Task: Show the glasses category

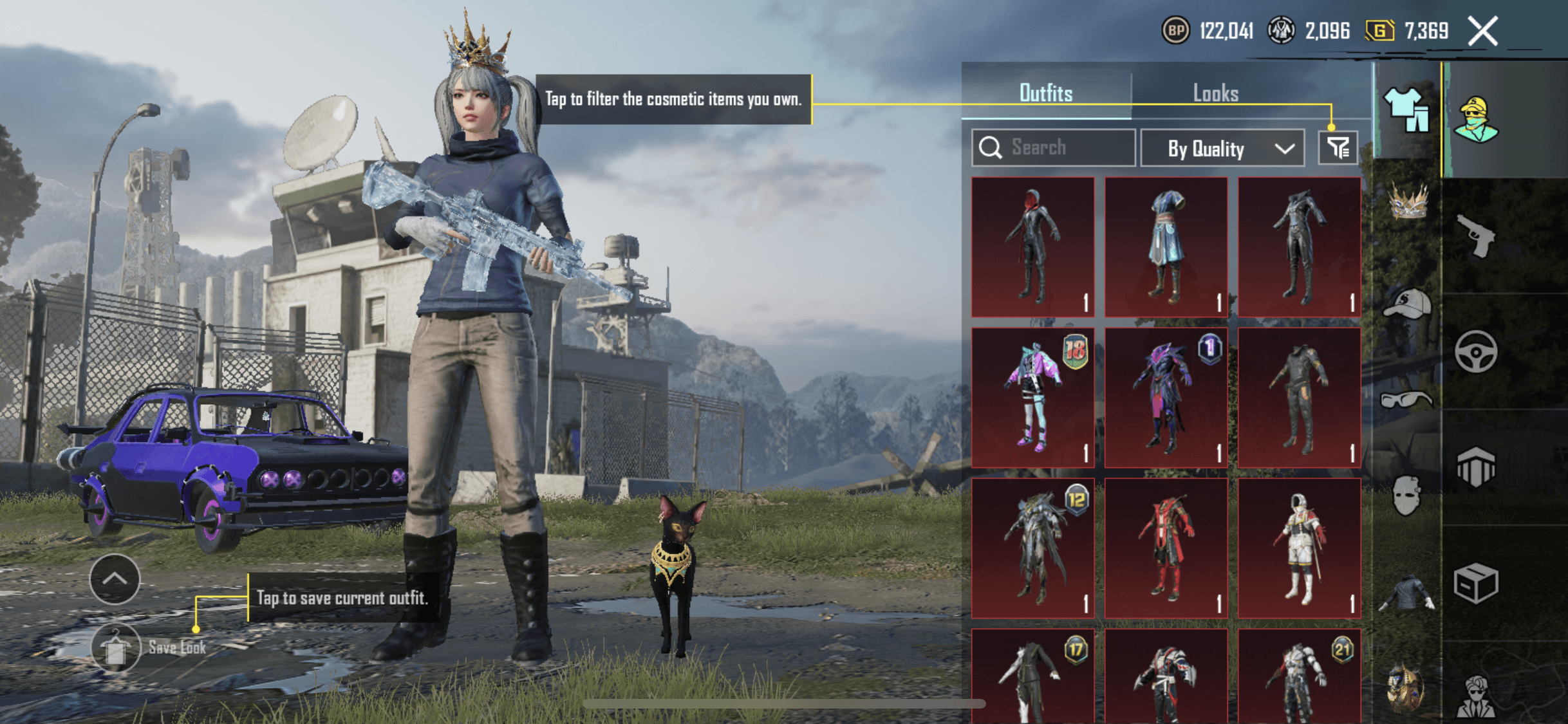Action: coord(1406,400)
